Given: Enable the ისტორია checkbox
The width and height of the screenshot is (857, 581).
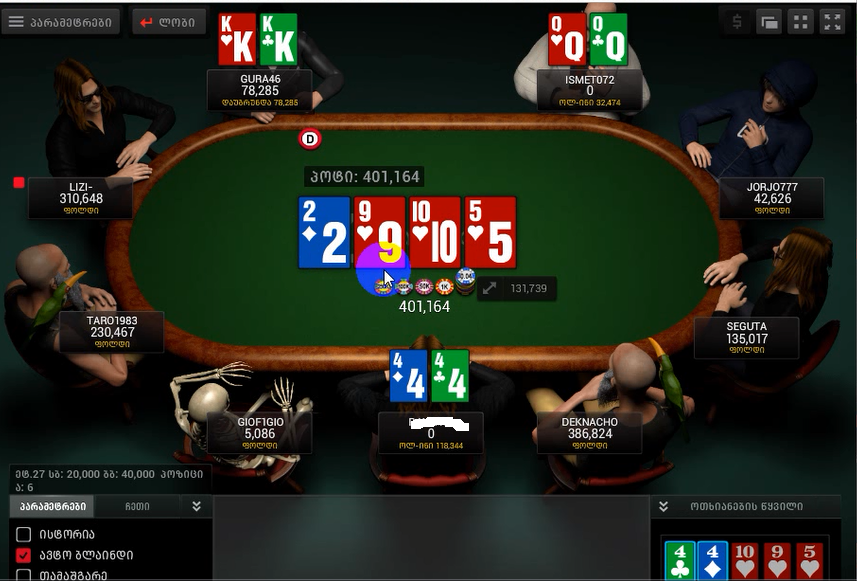Looking at the screenshot, I should (24, 535).
